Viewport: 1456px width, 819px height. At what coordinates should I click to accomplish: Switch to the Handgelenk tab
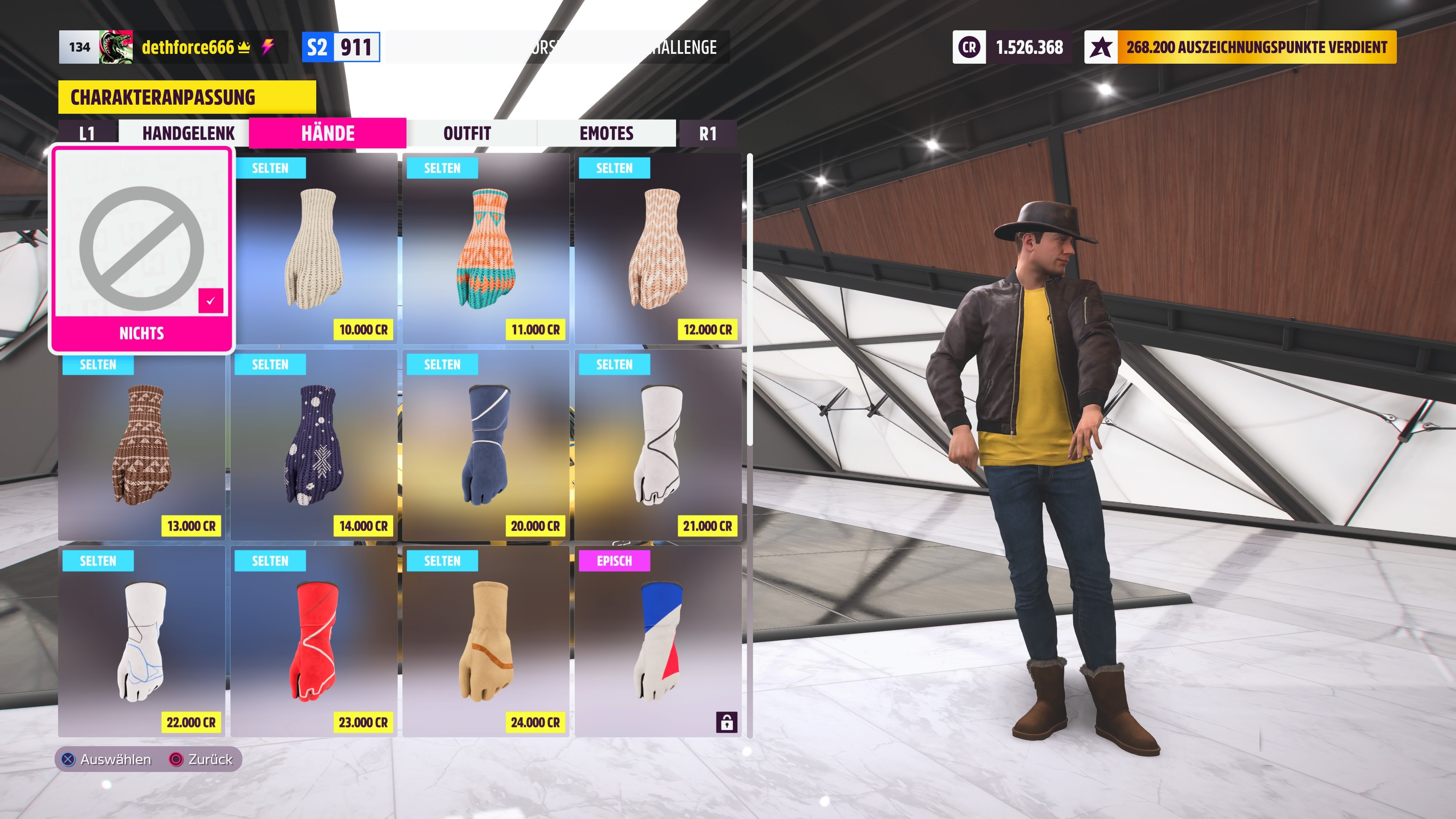click(x=188, y=133)
